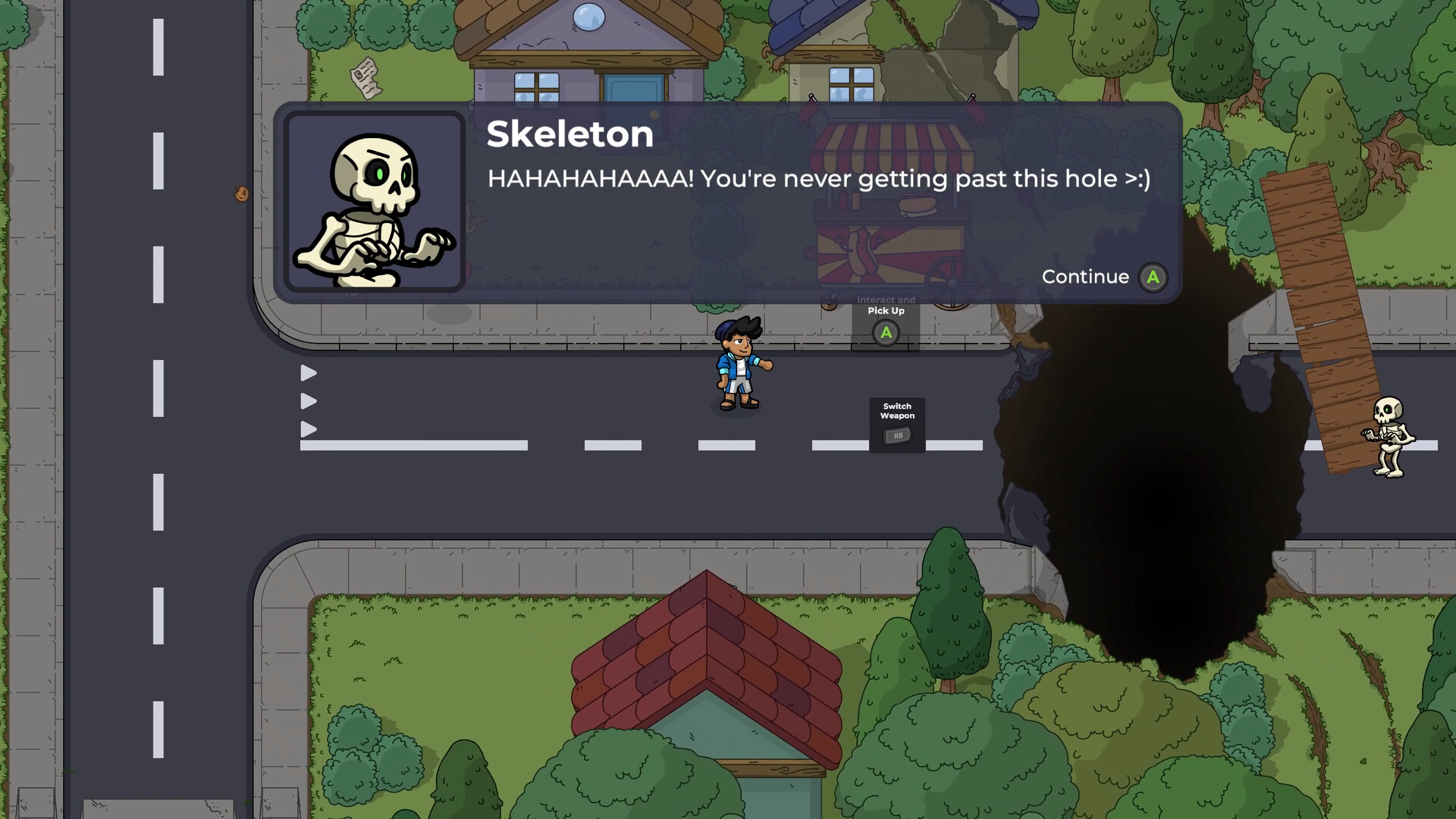Click the RB button icon for Switch Weapon
1456x819 pixels.
(x=896, y=436)
